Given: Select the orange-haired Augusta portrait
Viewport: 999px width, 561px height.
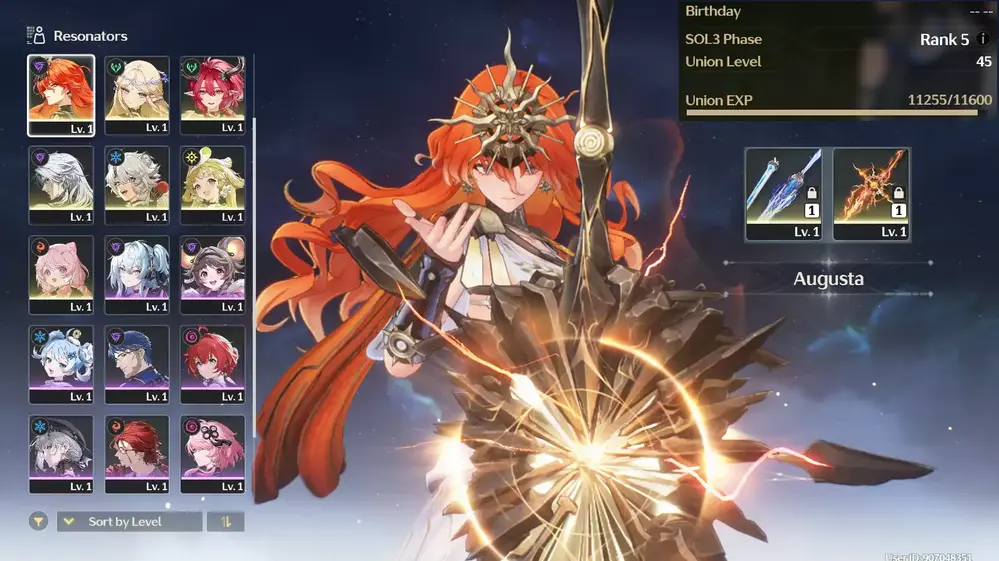Looking at the screenshot, I should click(x=61, y=94).
